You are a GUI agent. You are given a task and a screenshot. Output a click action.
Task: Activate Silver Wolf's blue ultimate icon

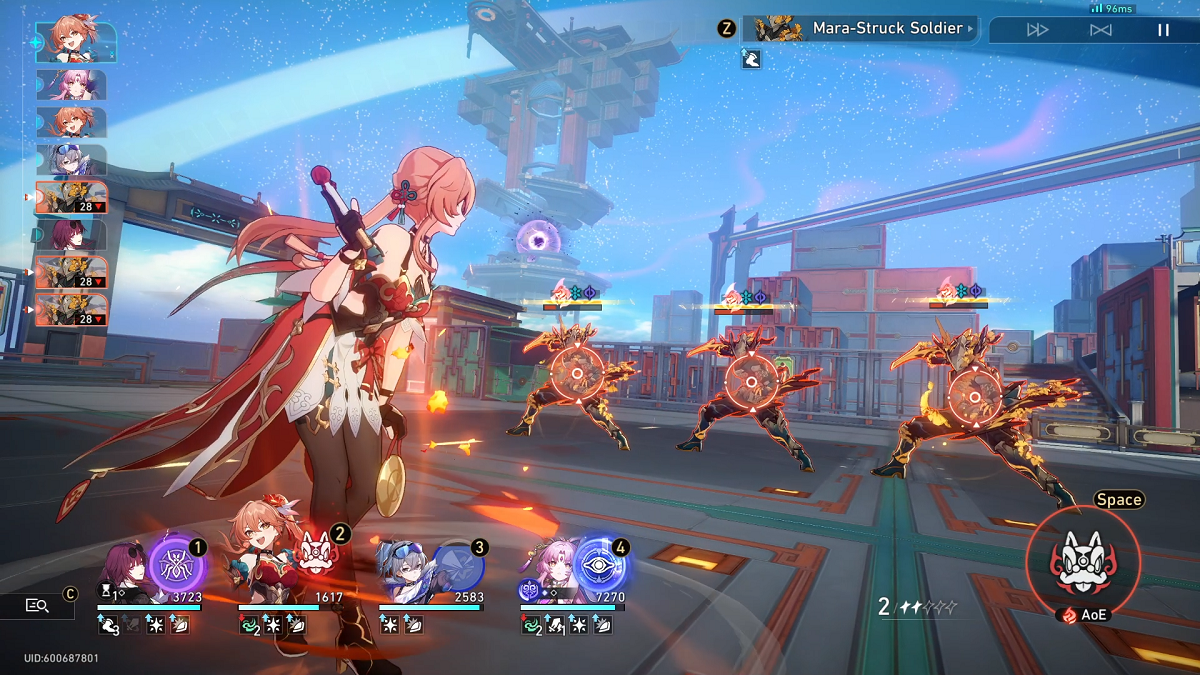tap(457, 565)
